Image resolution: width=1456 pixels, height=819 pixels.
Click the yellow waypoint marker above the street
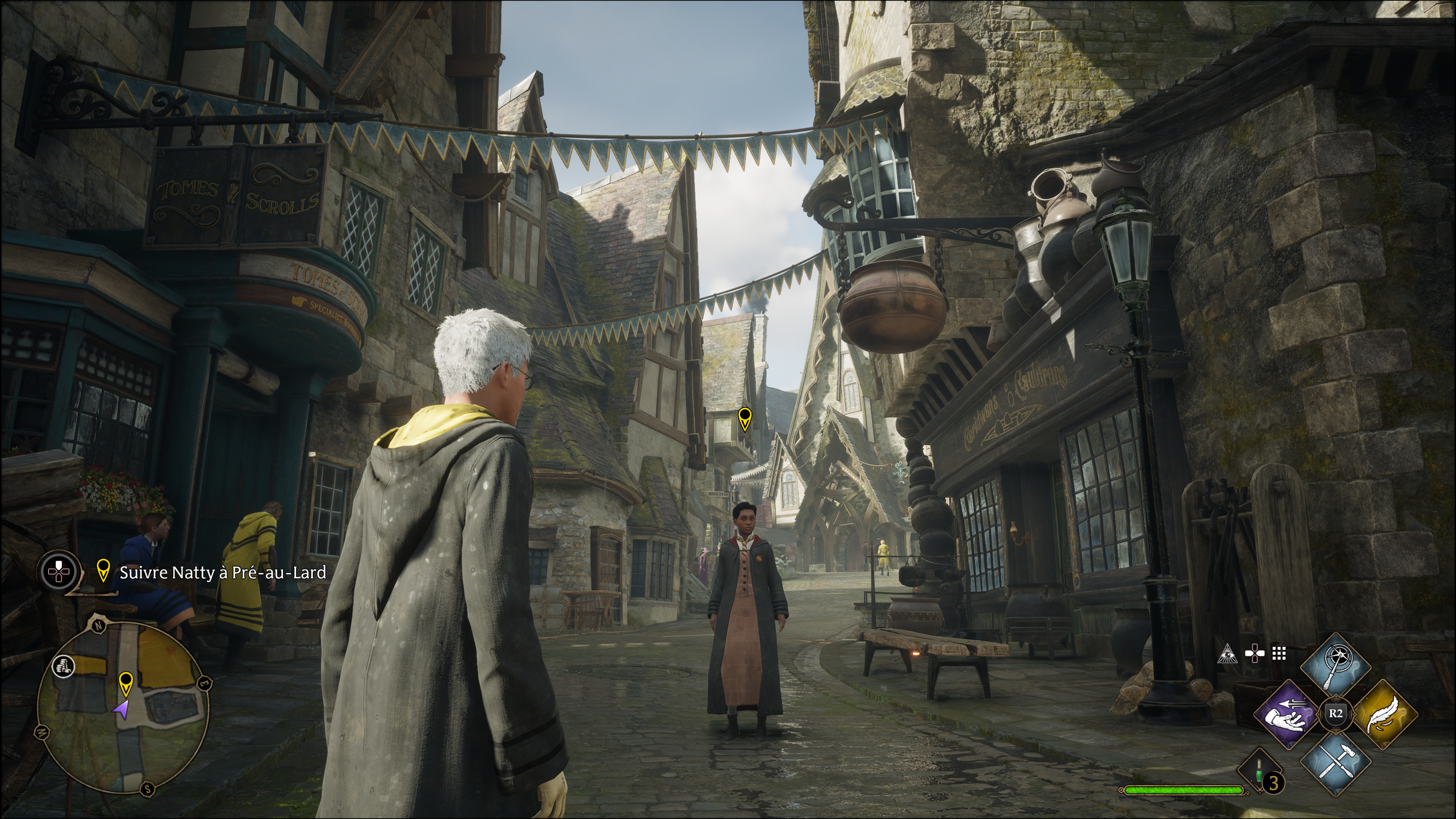point(744,419)
